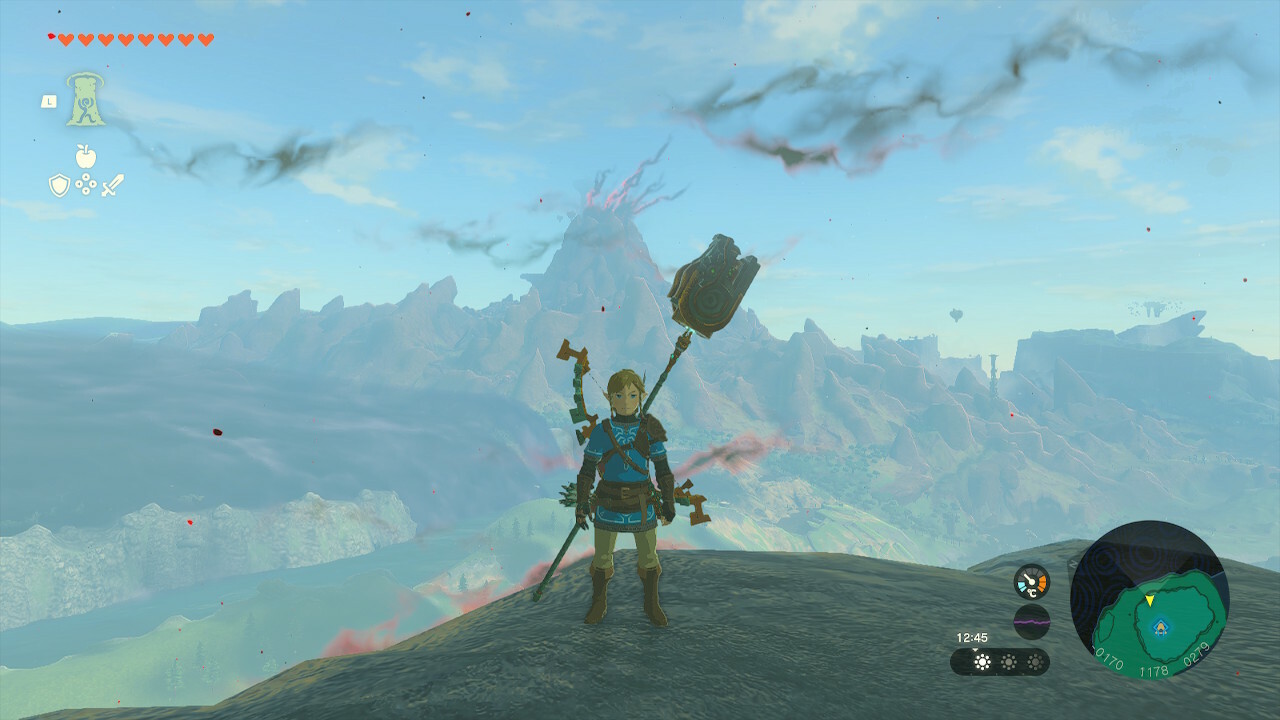Click the blue shrine marker on the minimap
This screenshot has width=1280, height=720.
[1160, 627]
